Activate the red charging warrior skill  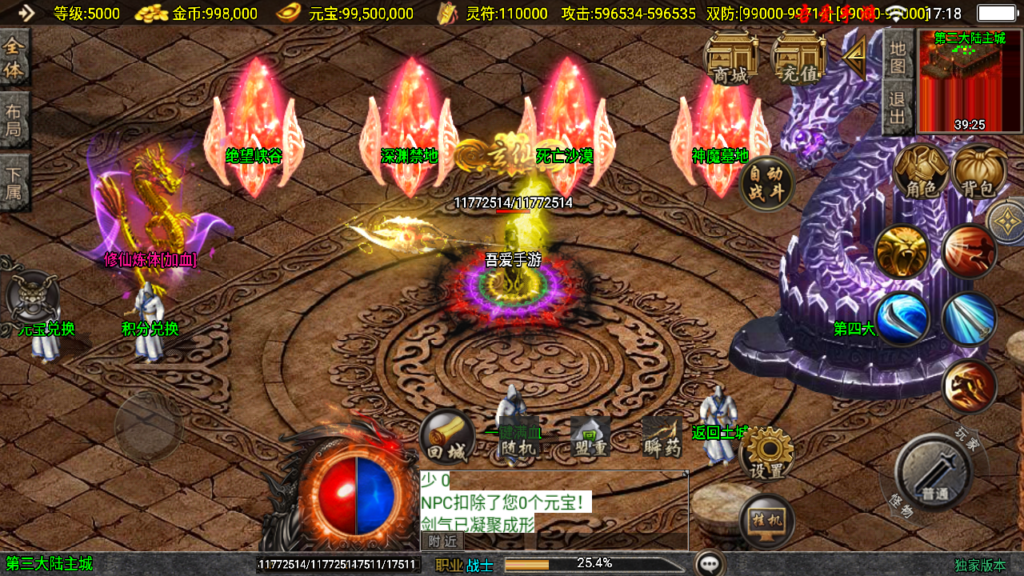pyautogui.click(x=968, y=251)
